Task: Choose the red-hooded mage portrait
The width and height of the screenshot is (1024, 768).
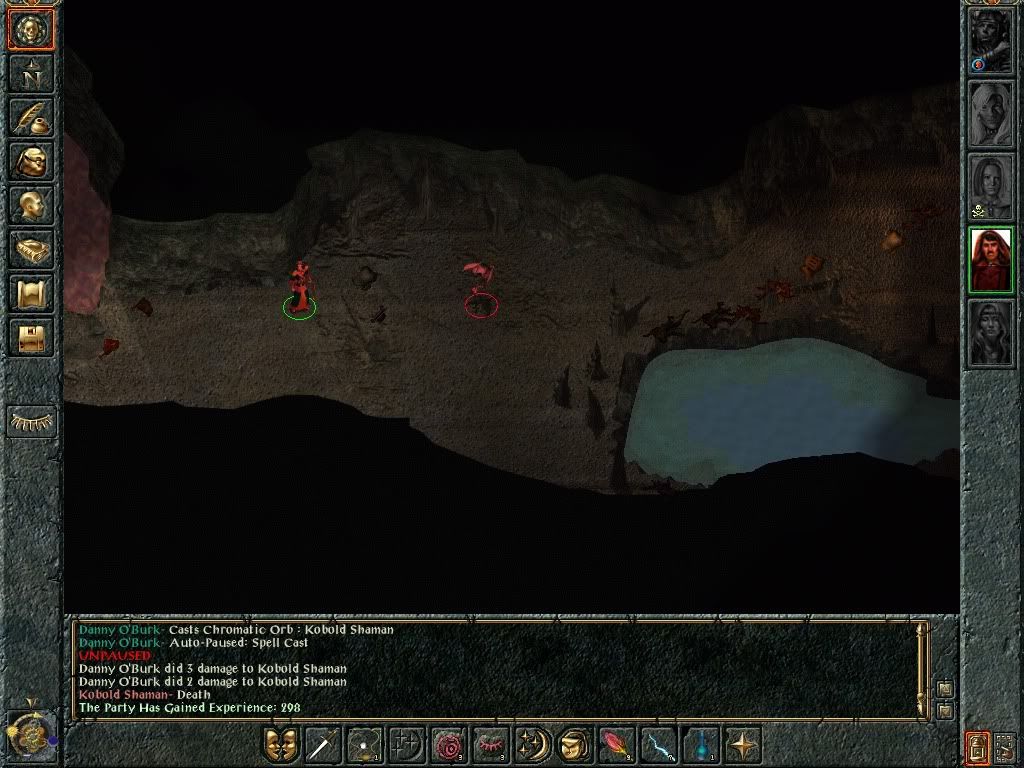Action: pos(991,259)
